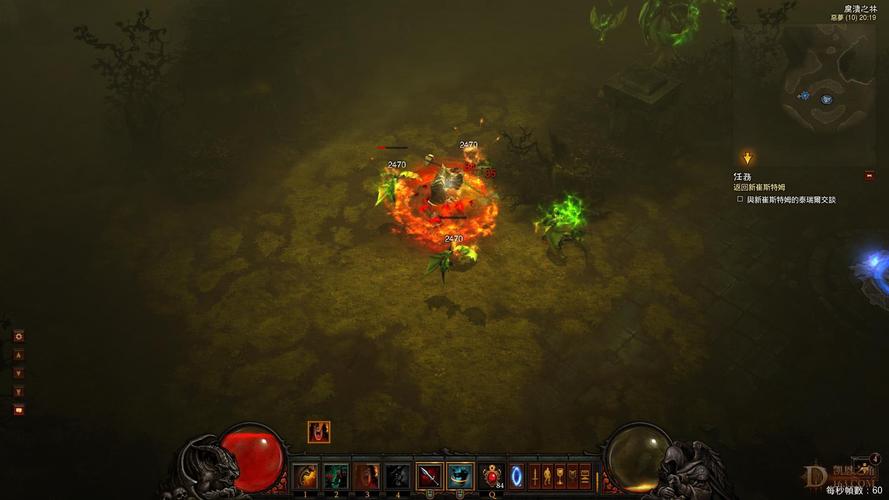
Task: Open the blue town portal
Action: tap(517, 477)
